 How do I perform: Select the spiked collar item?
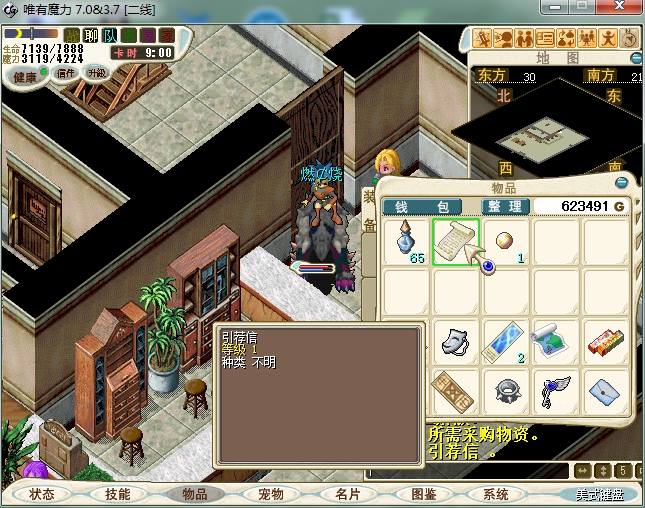(505, 390)
